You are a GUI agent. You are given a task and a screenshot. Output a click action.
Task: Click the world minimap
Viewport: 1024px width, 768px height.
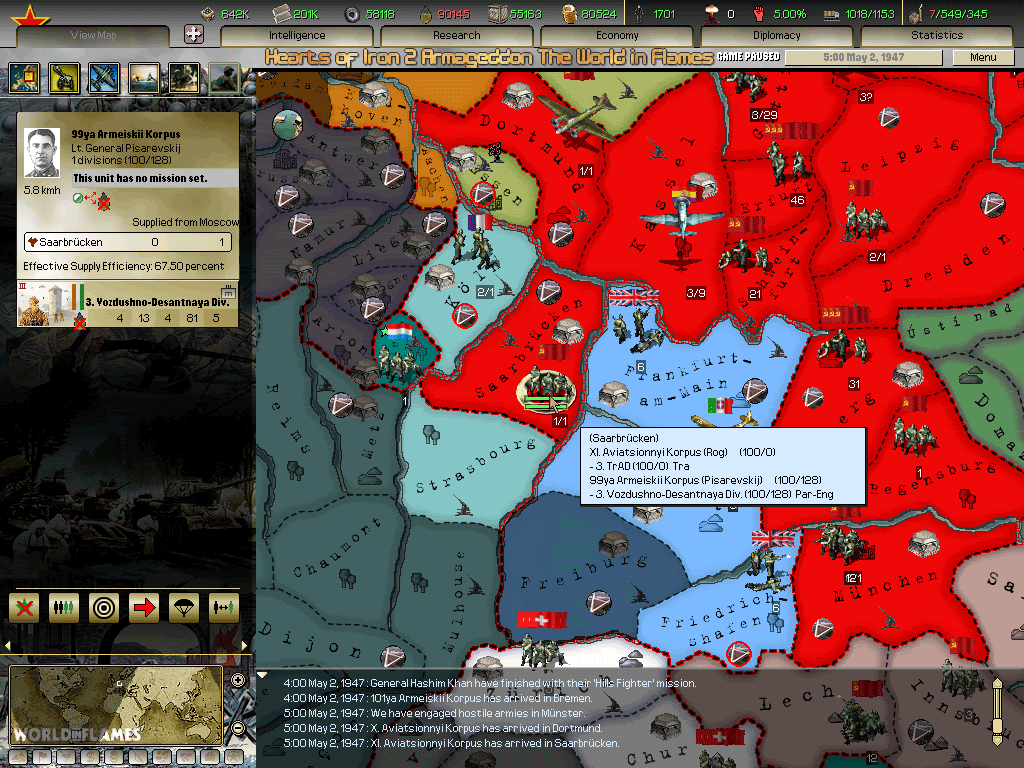(x=116, y=704)
